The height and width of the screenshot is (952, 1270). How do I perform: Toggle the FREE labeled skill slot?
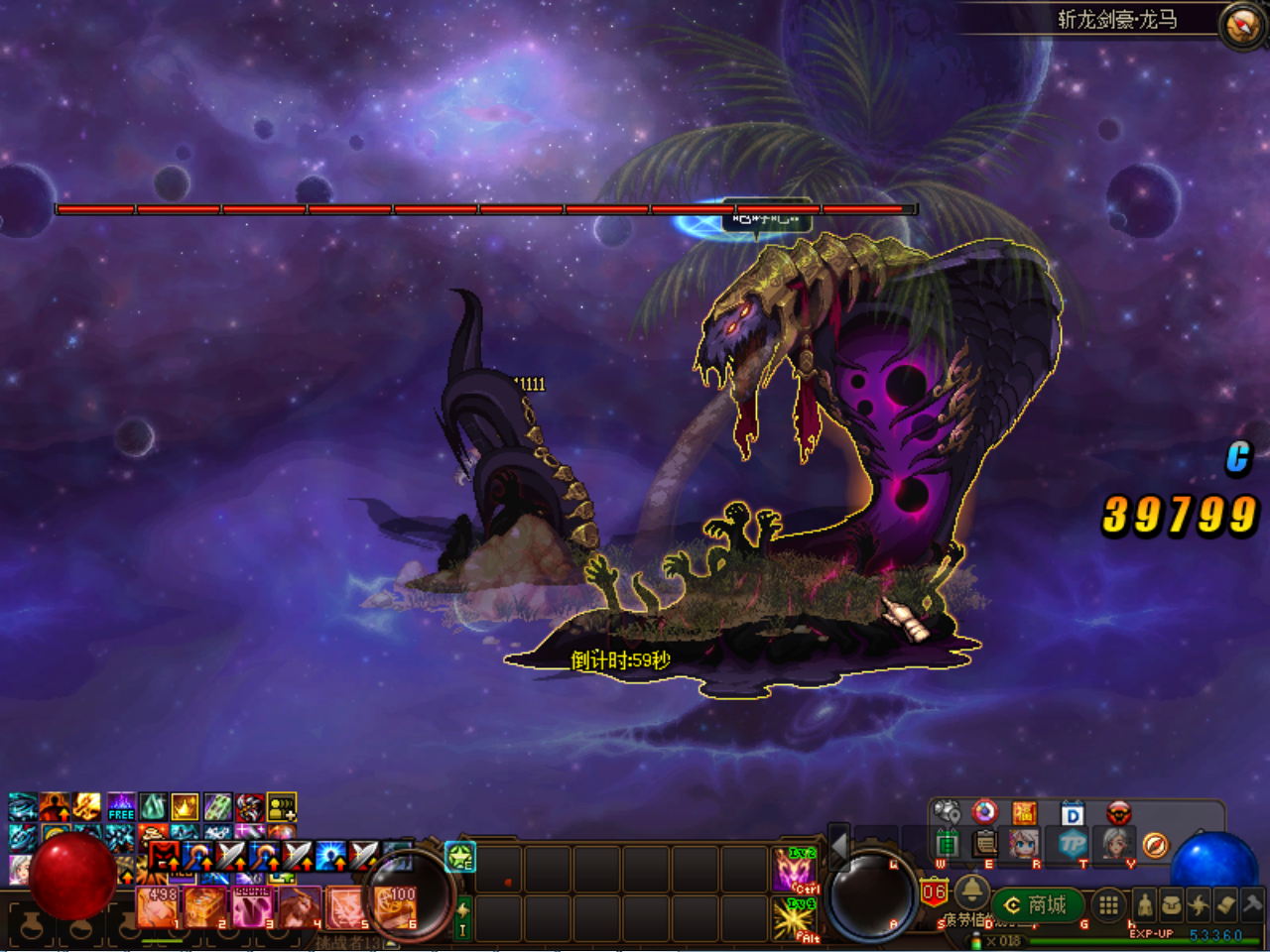tap(120, 808)
